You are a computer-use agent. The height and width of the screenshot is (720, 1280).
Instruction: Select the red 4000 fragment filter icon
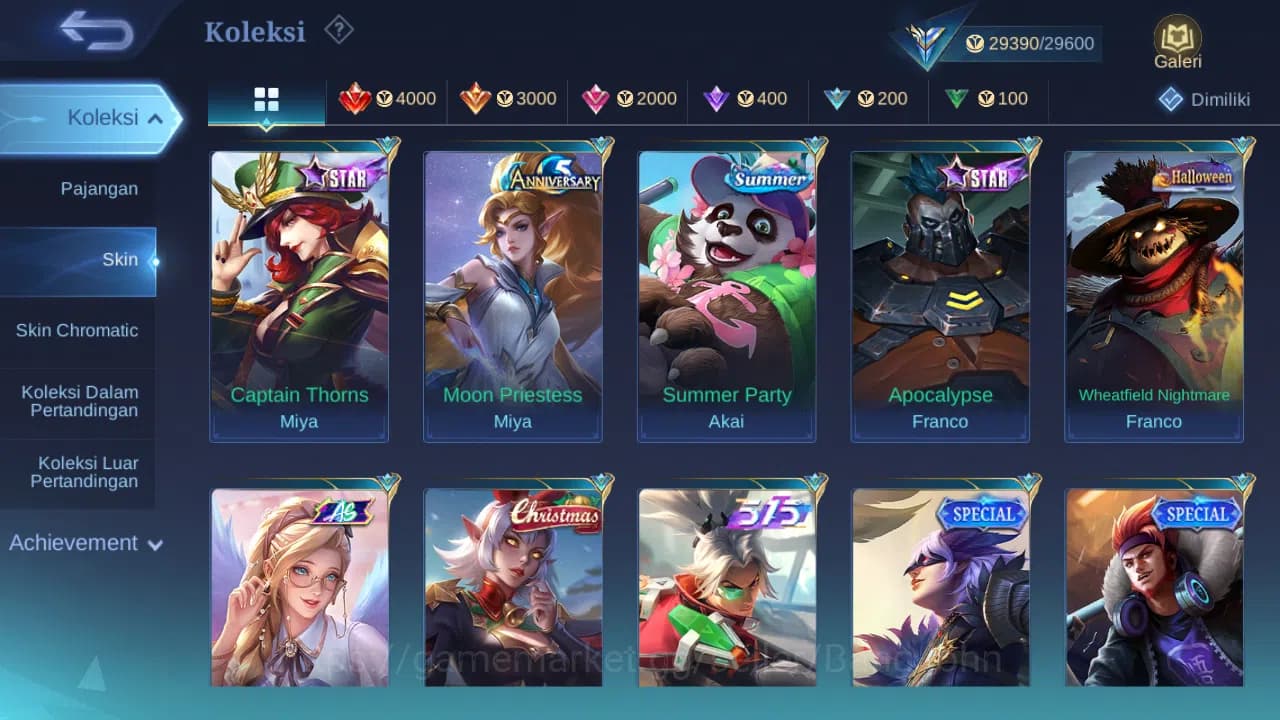358,99
